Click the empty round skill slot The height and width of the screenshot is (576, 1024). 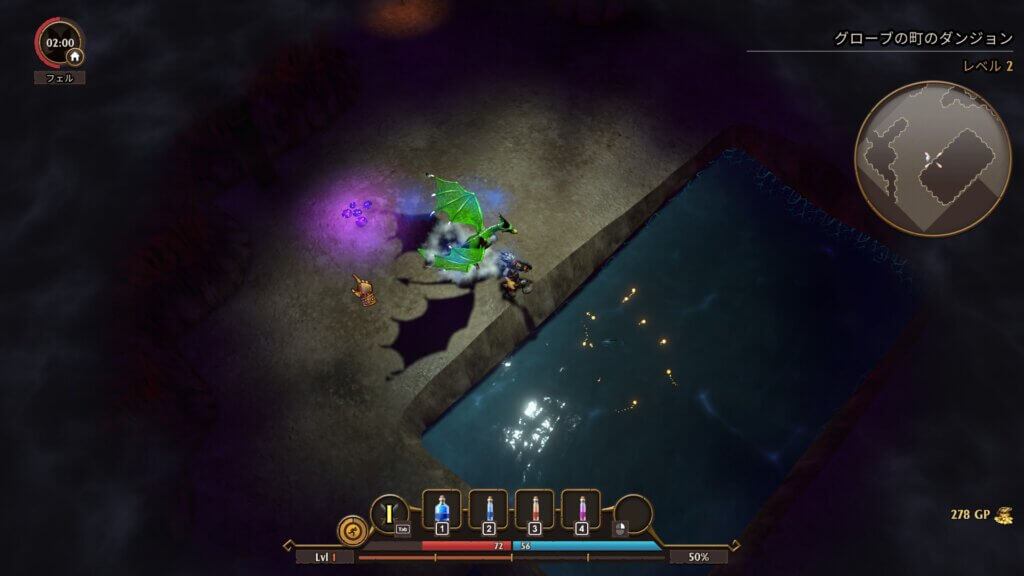click(x=633, y=514)
